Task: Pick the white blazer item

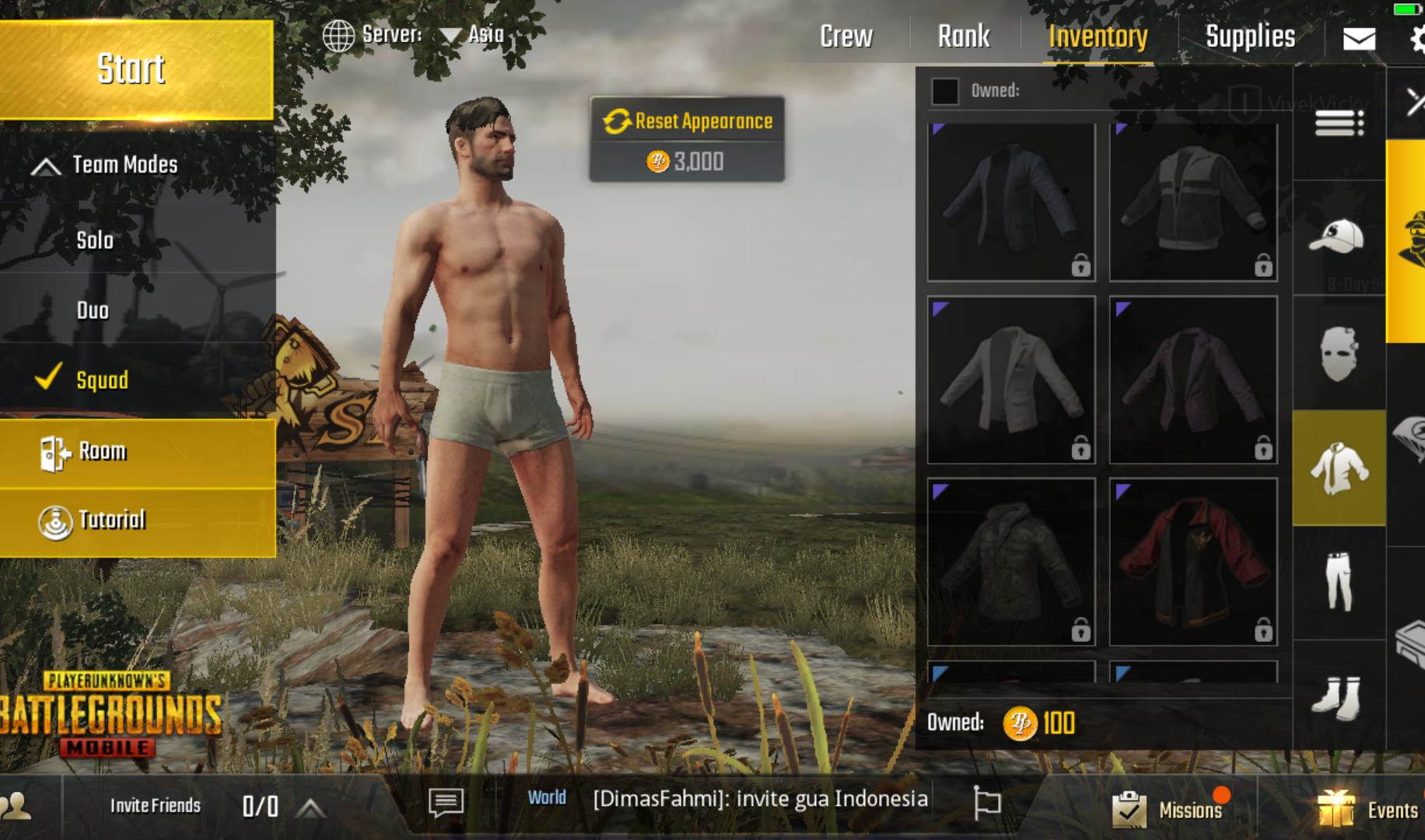Action: coord(1011,380)
